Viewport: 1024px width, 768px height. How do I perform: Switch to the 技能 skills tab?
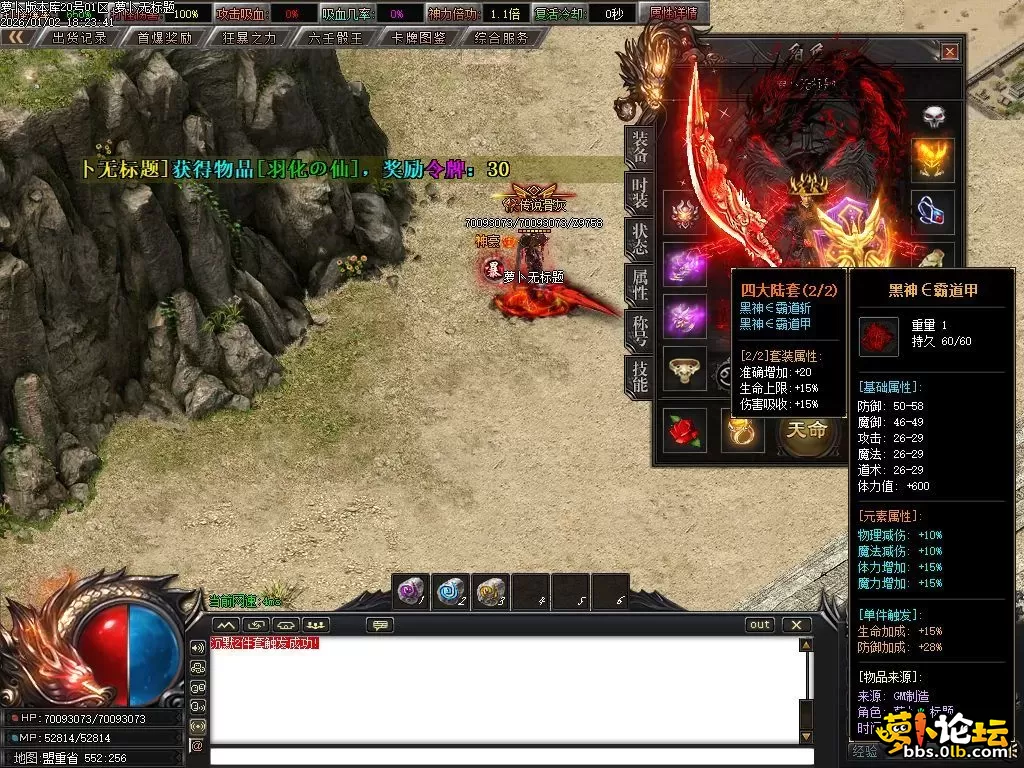[x=639, y=376]
